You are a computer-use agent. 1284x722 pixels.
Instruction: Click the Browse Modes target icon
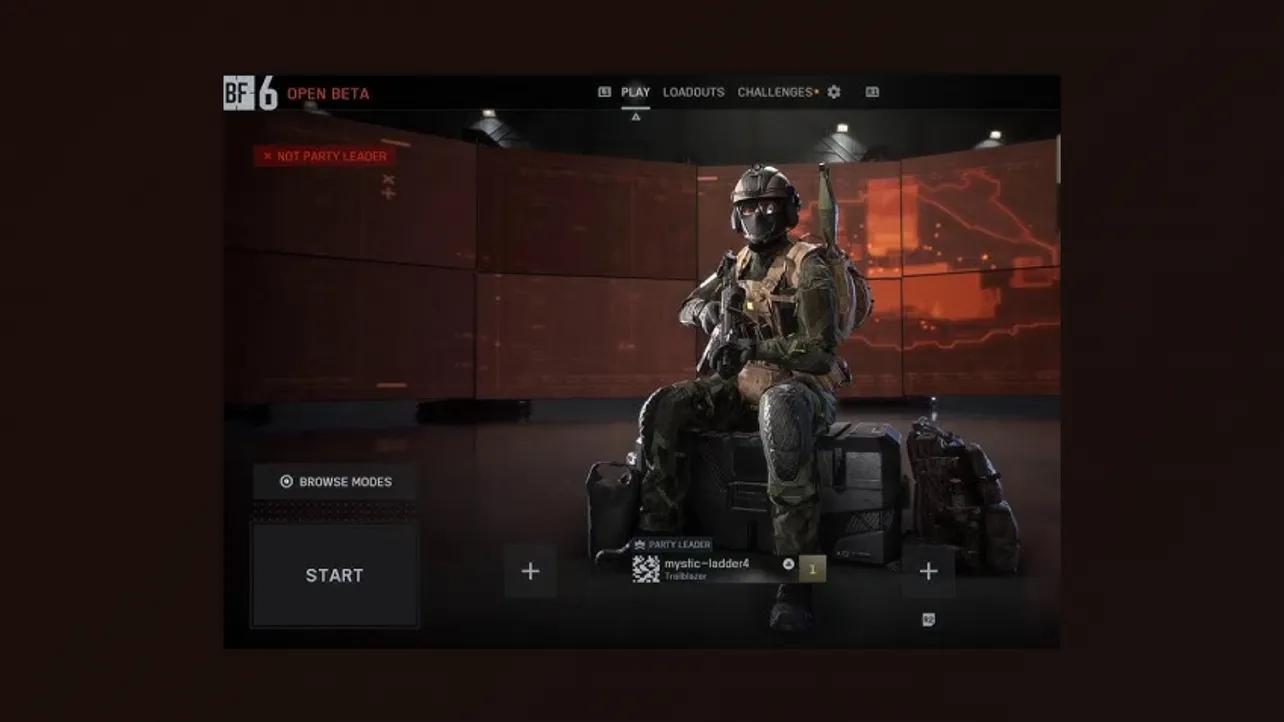click(x=288, y=481)
